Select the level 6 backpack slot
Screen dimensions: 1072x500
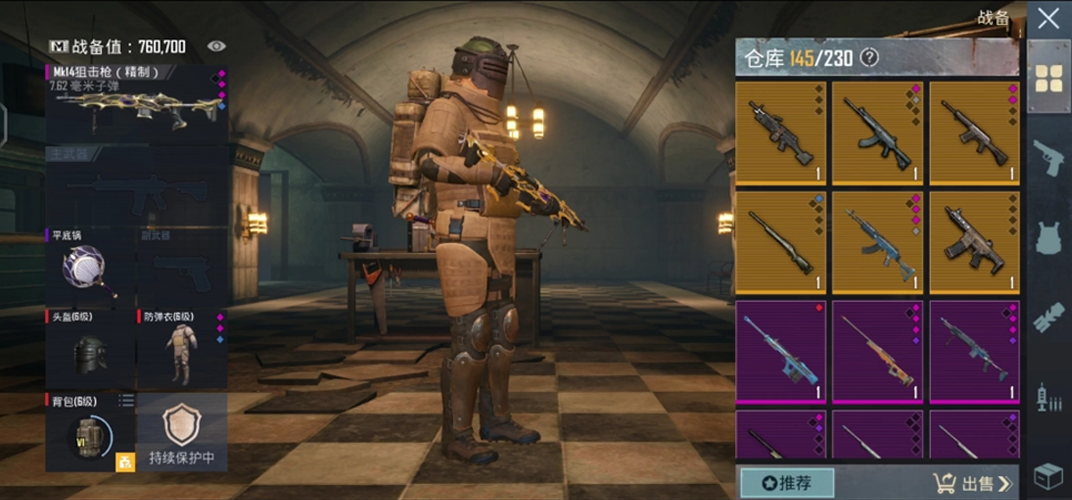tap(88, 432)
